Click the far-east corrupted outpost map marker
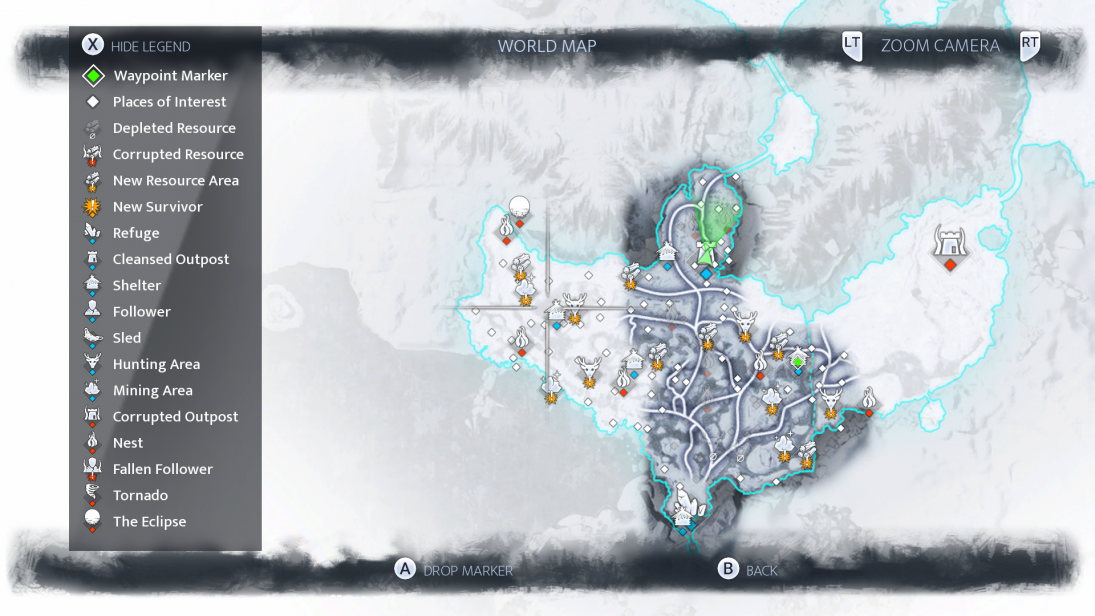This screenshot has width=1095, height=616. click(x=949, y=243)
